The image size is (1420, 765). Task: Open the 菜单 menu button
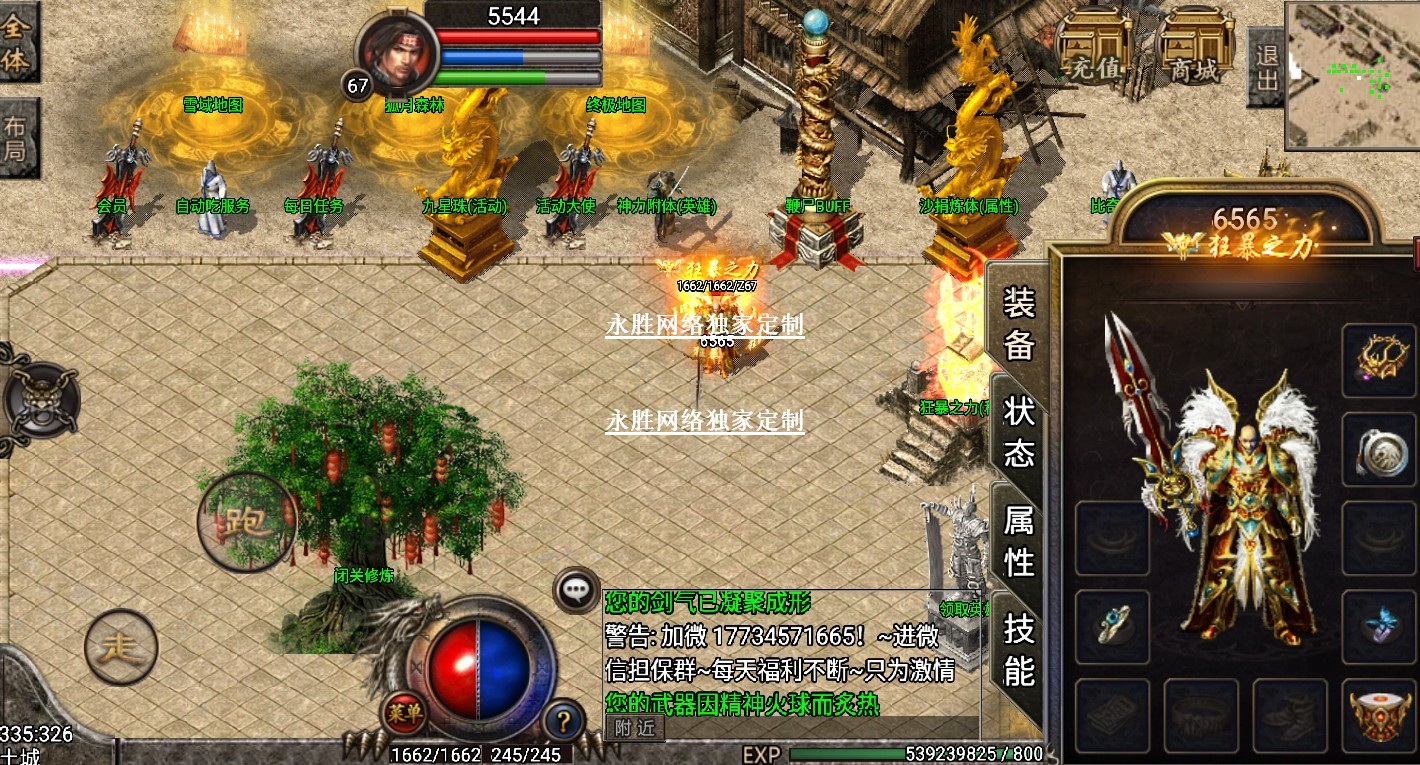click(404, 716)
